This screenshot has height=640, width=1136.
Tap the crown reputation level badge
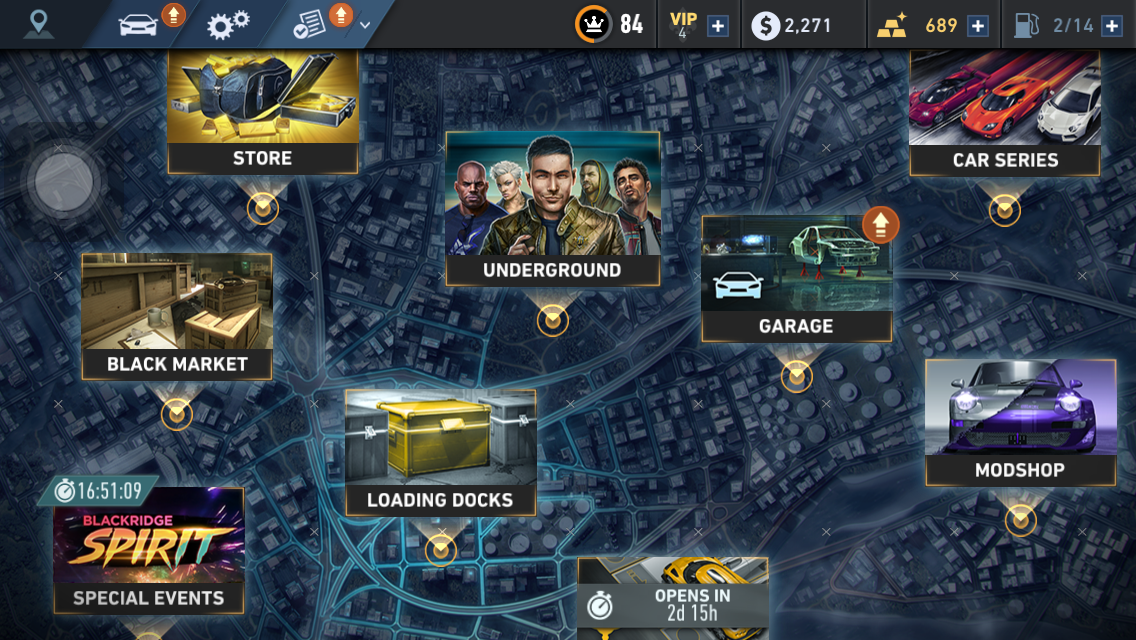(593, 25)
